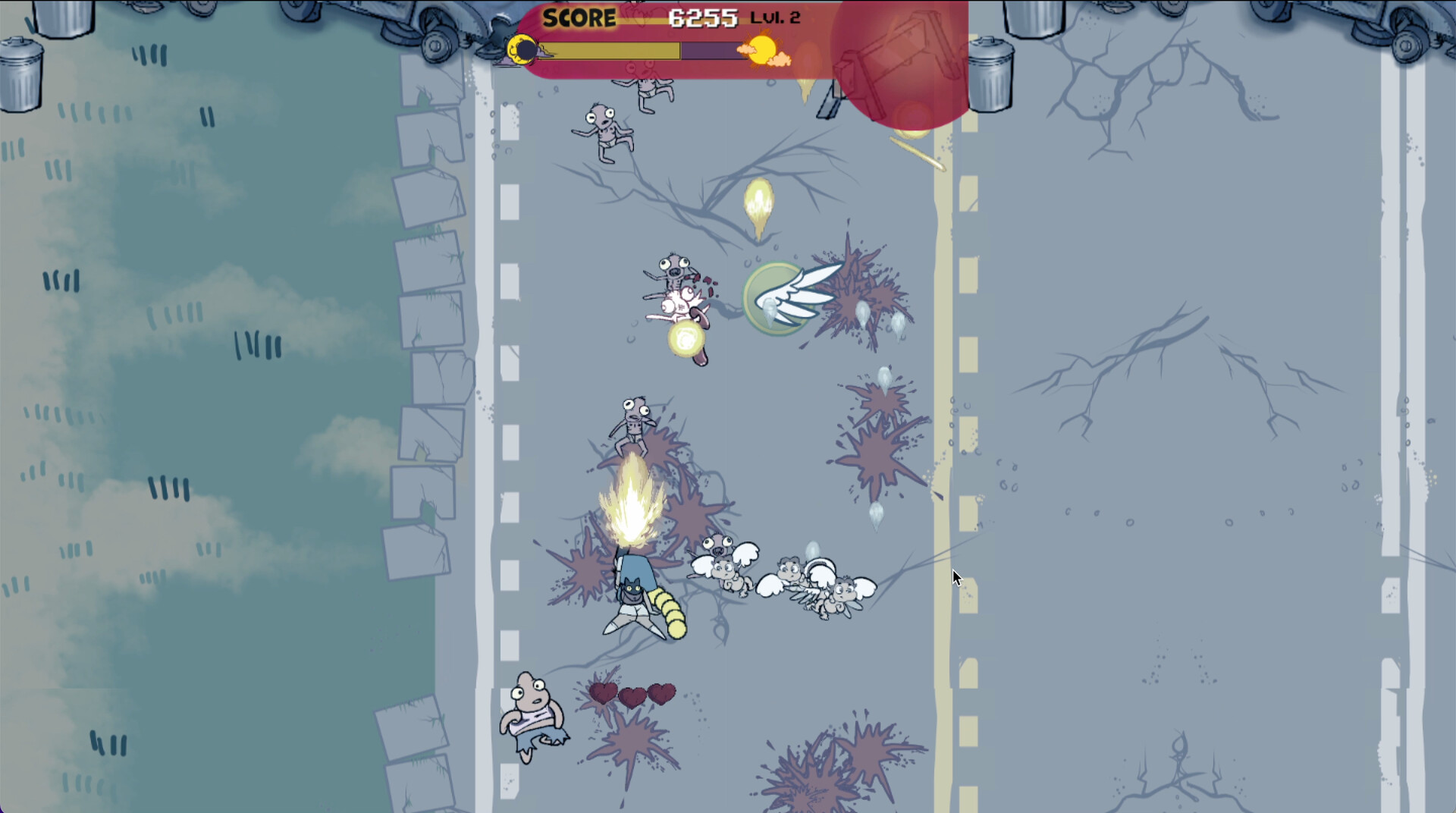This screenshot has width=1456, height=813.
Task: Click the score value 6255
Action: [704, 17]
